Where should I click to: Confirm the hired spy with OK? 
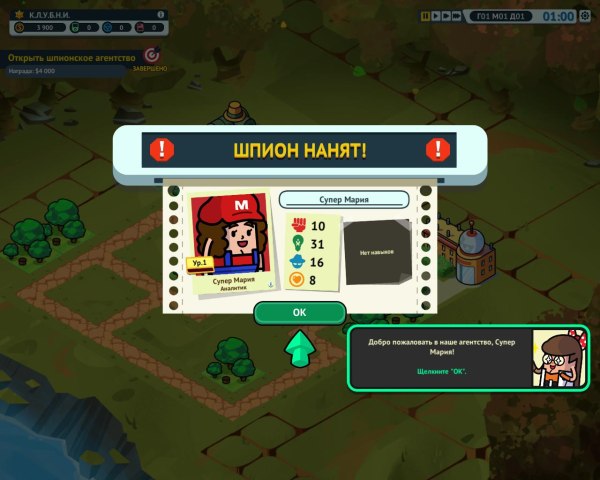pyautogui.click(x=299, y=312)
